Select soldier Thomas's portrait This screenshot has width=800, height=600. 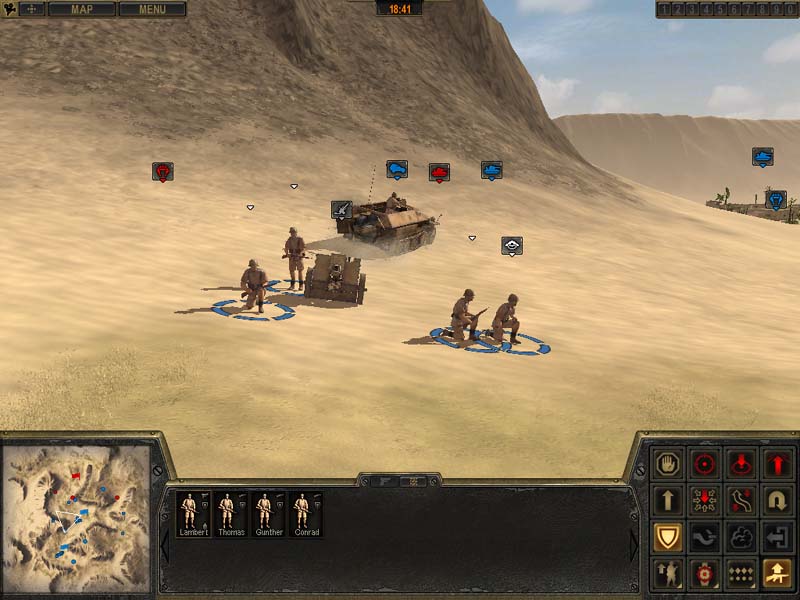pyautogui.click(x=230, y=513)
